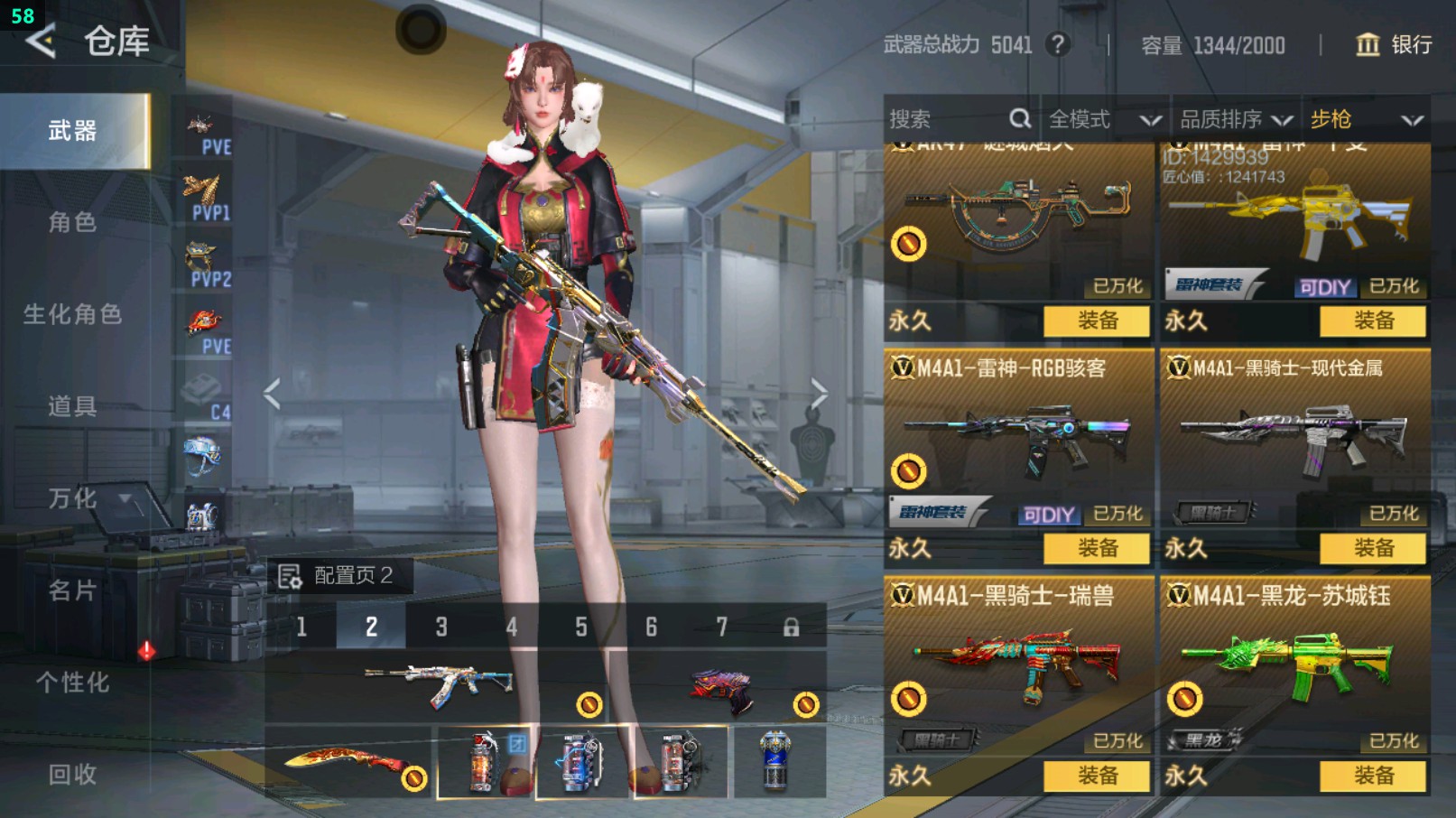Open the 生化角色 category
Viewport: 1456px width, 818px height.
pos(73,314)
